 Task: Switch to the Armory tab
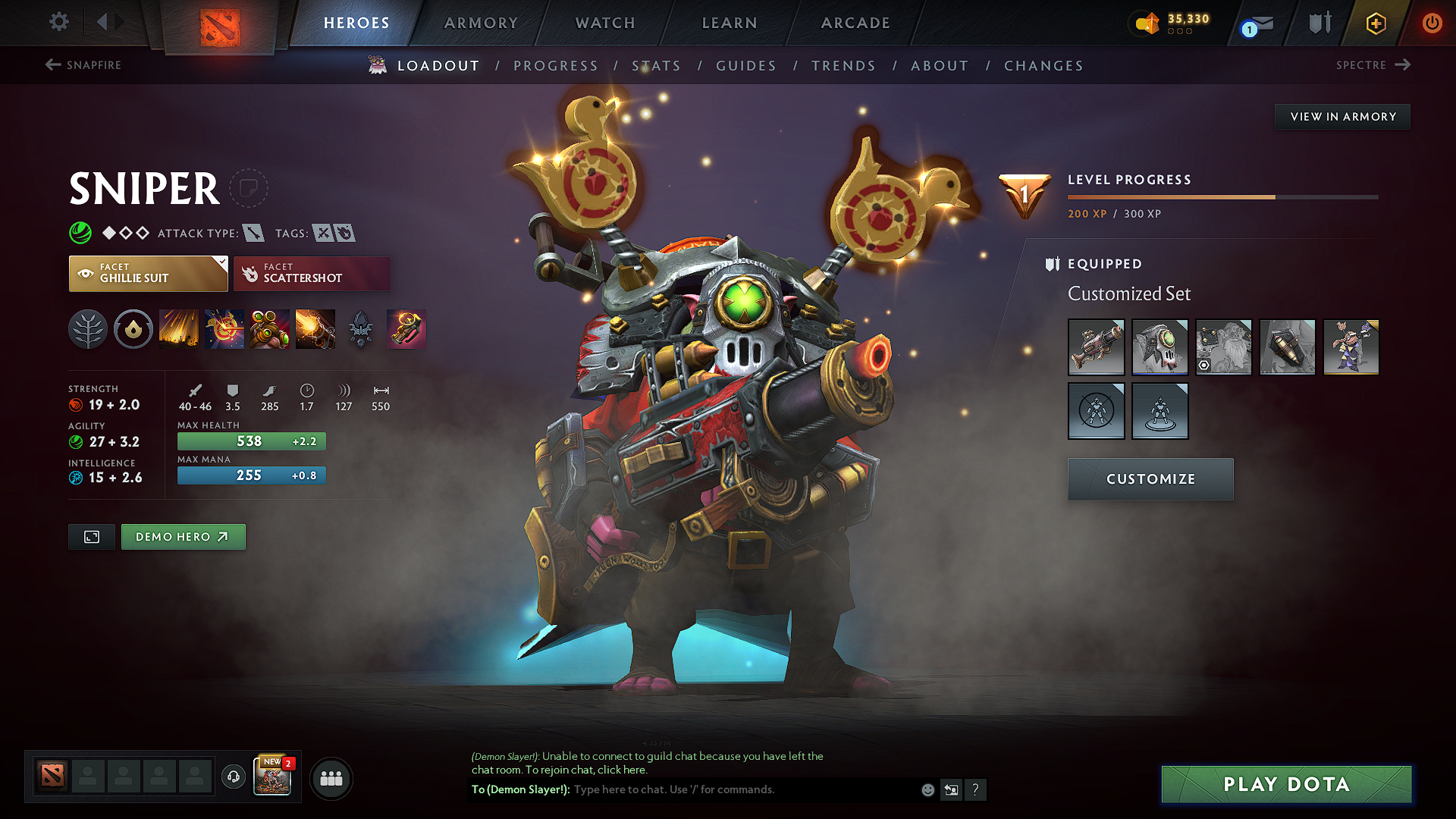481,23
